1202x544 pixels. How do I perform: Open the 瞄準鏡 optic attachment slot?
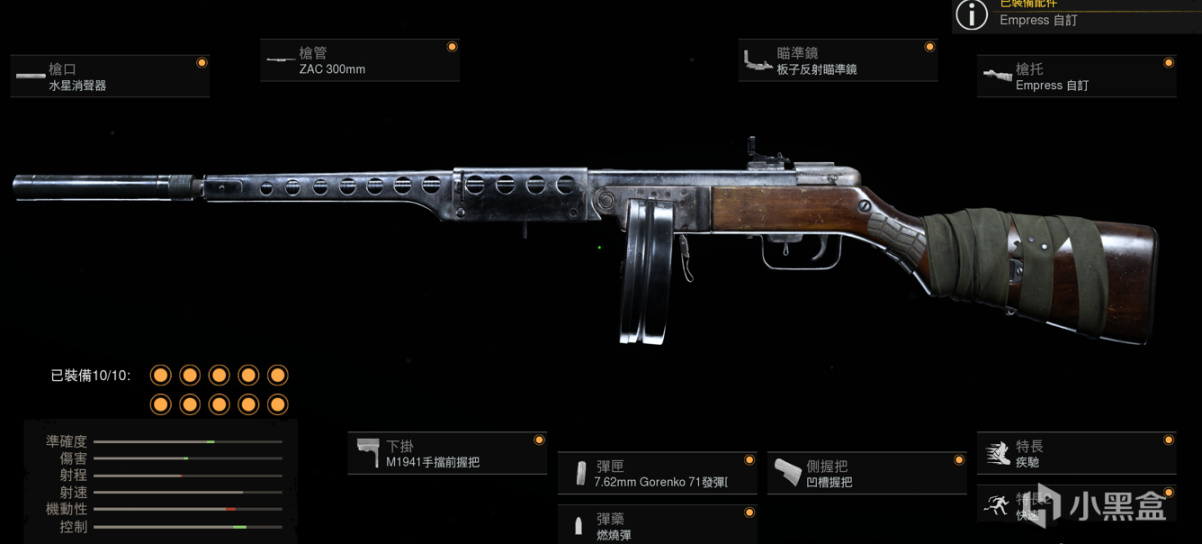[838, 61]
